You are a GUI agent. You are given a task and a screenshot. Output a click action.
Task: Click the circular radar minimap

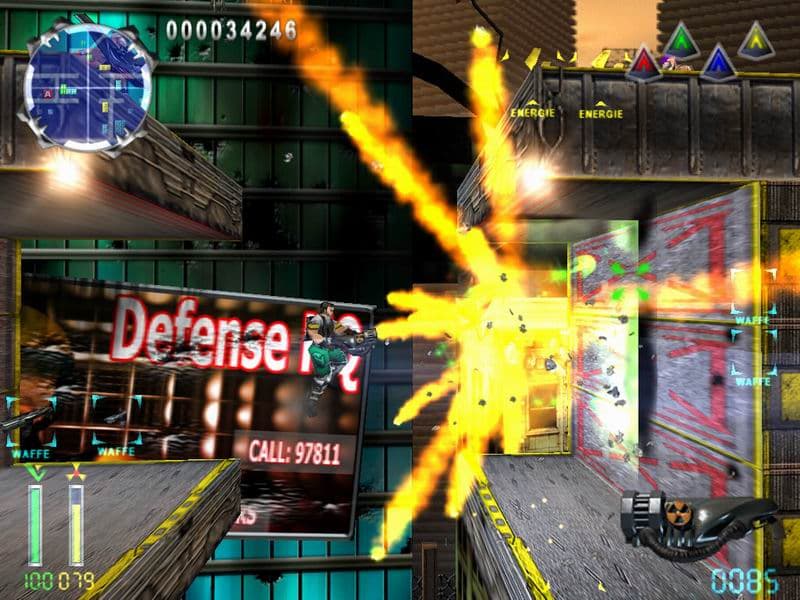(x=89, y=88)
